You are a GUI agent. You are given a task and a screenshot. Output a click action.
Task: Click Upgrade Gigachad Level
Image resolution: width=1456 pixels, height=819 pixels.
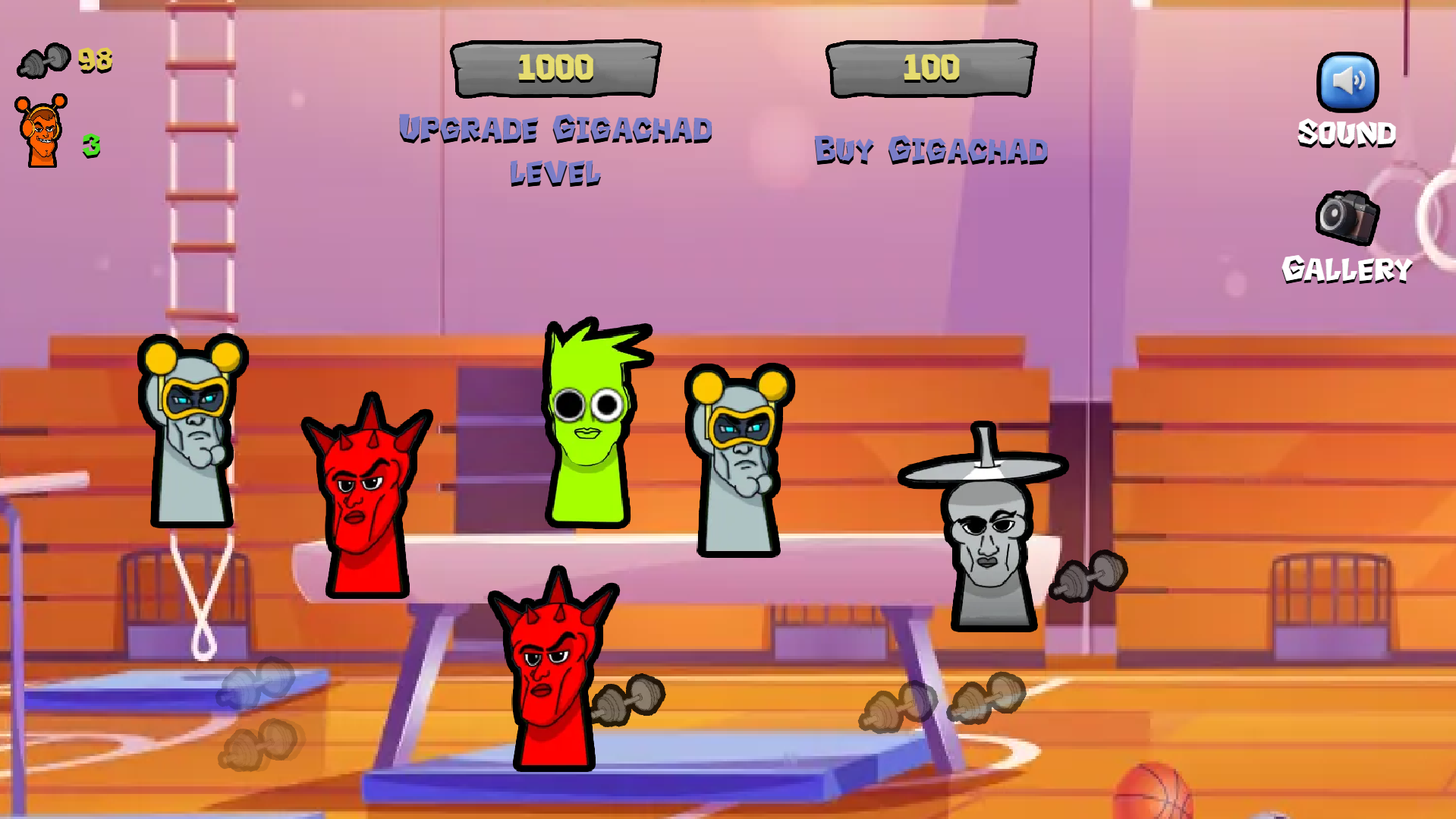pyautogui.click(x=555, y=68)
